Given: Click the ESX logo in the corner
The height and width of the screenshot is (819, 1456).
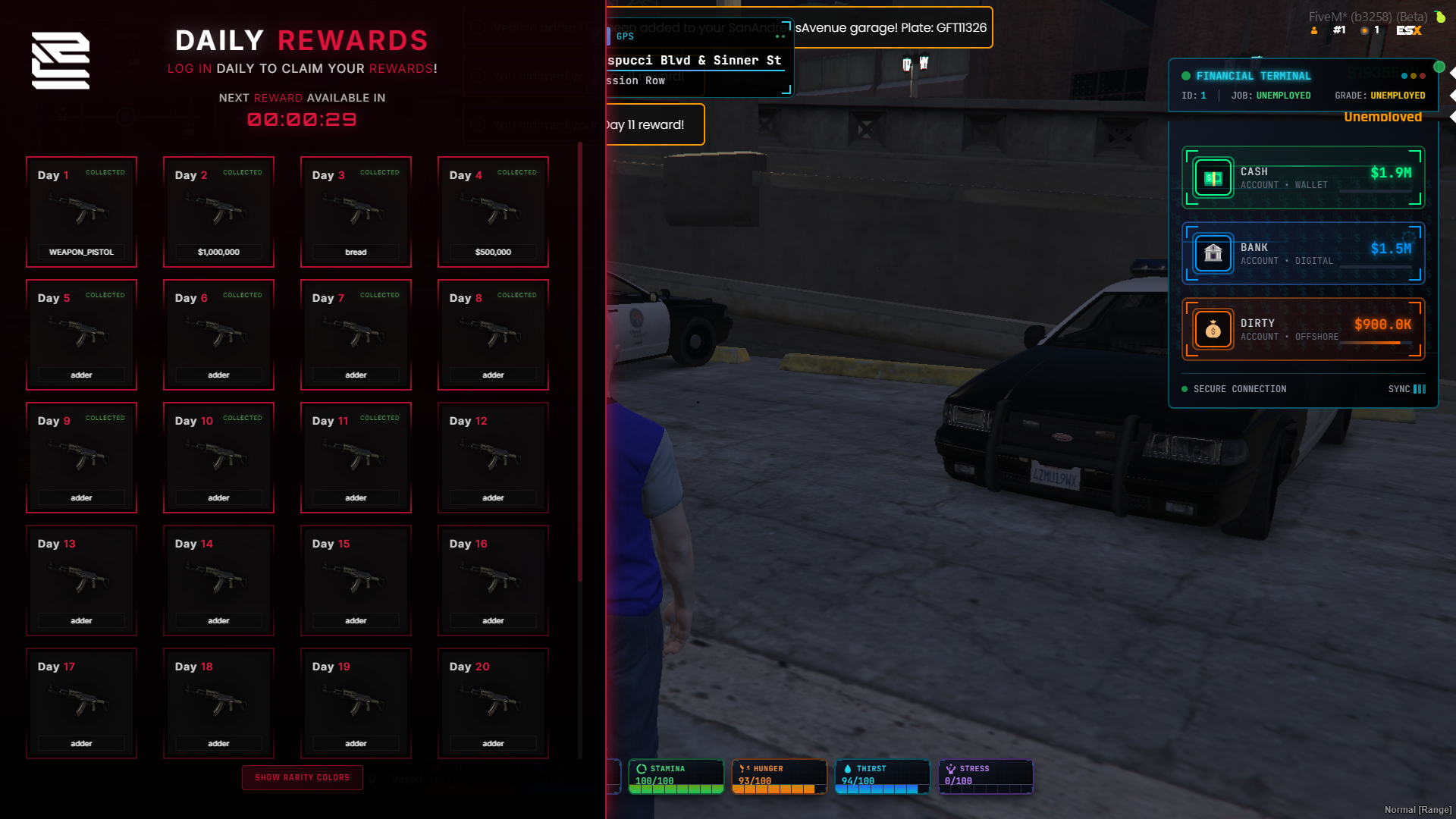Looking at the screenshot, I should pyautogui.click(x=1408, y=32).
